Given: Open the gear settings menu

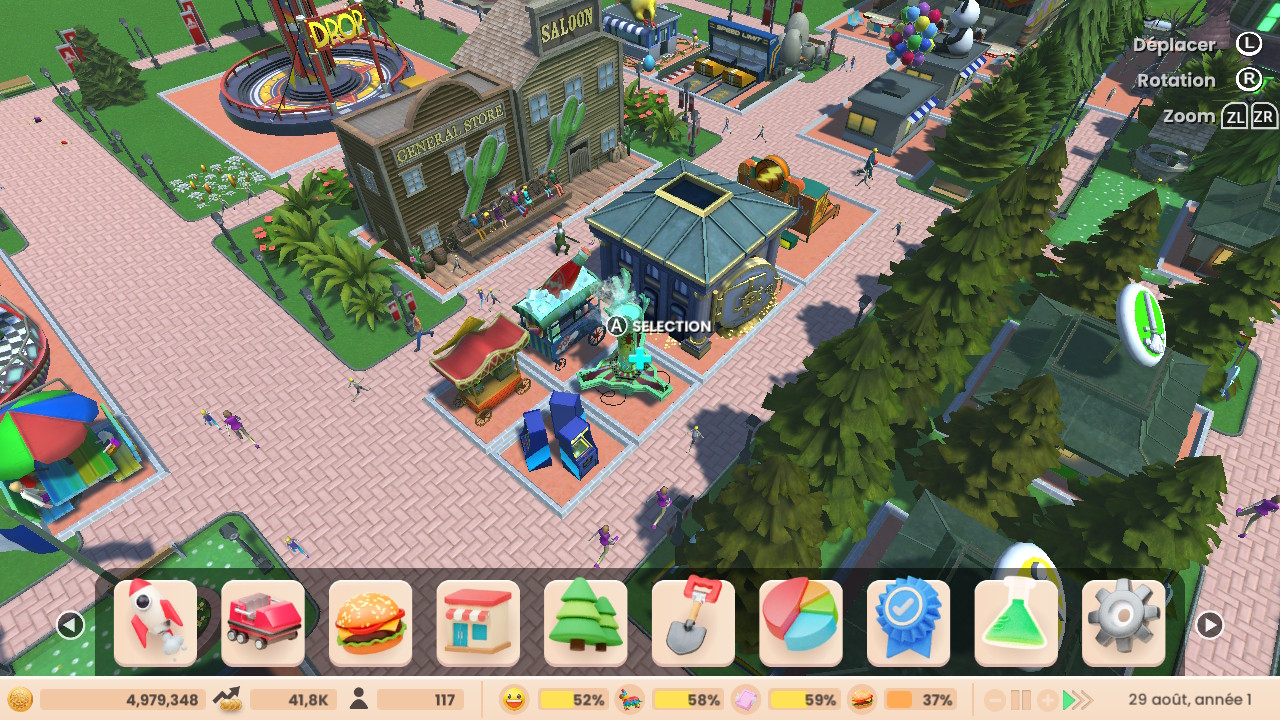Looking at the screenshot, I should [x=1123, y=623].
